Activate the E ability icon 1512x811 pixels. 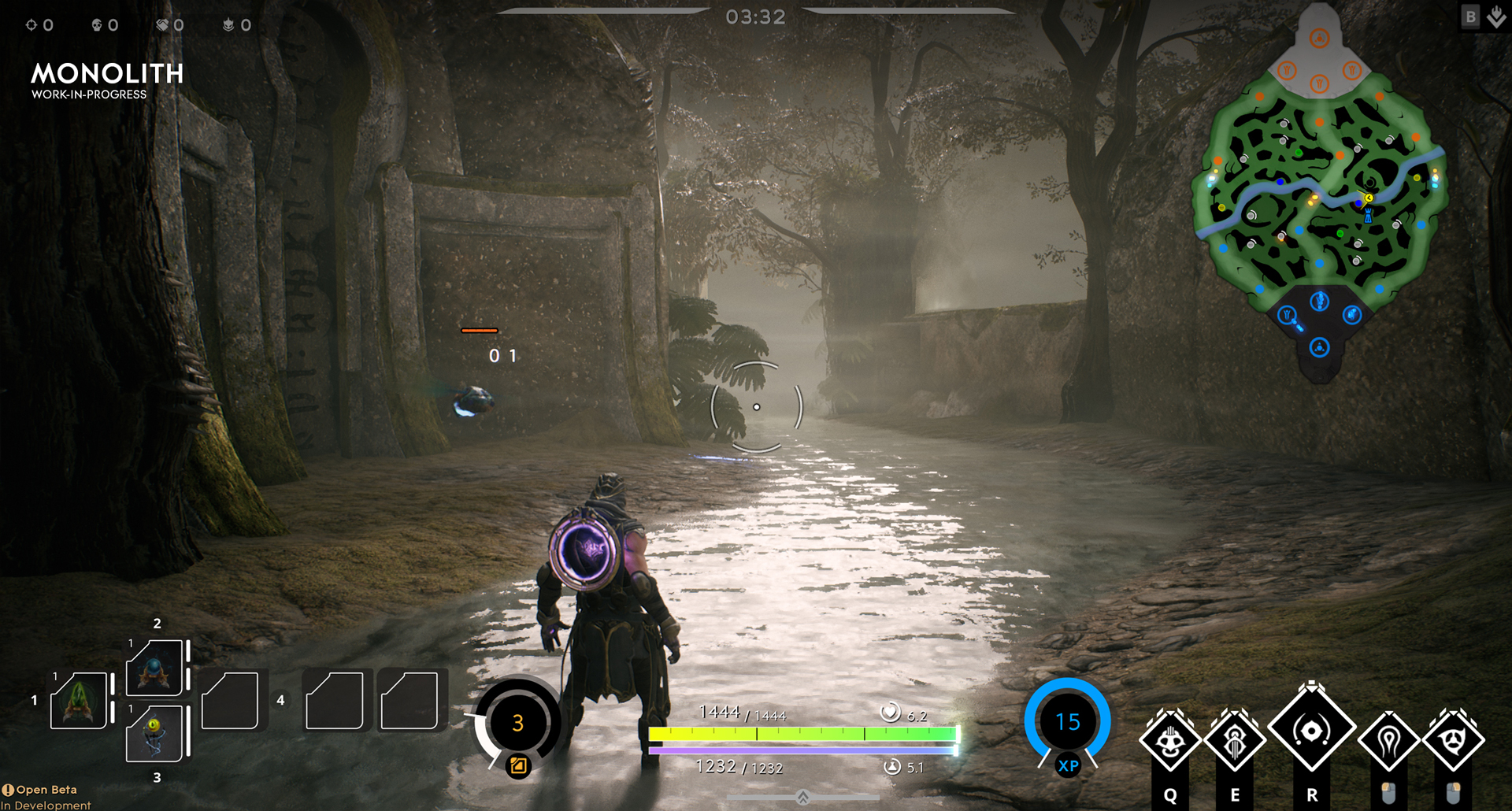(x=1235, y=739)
